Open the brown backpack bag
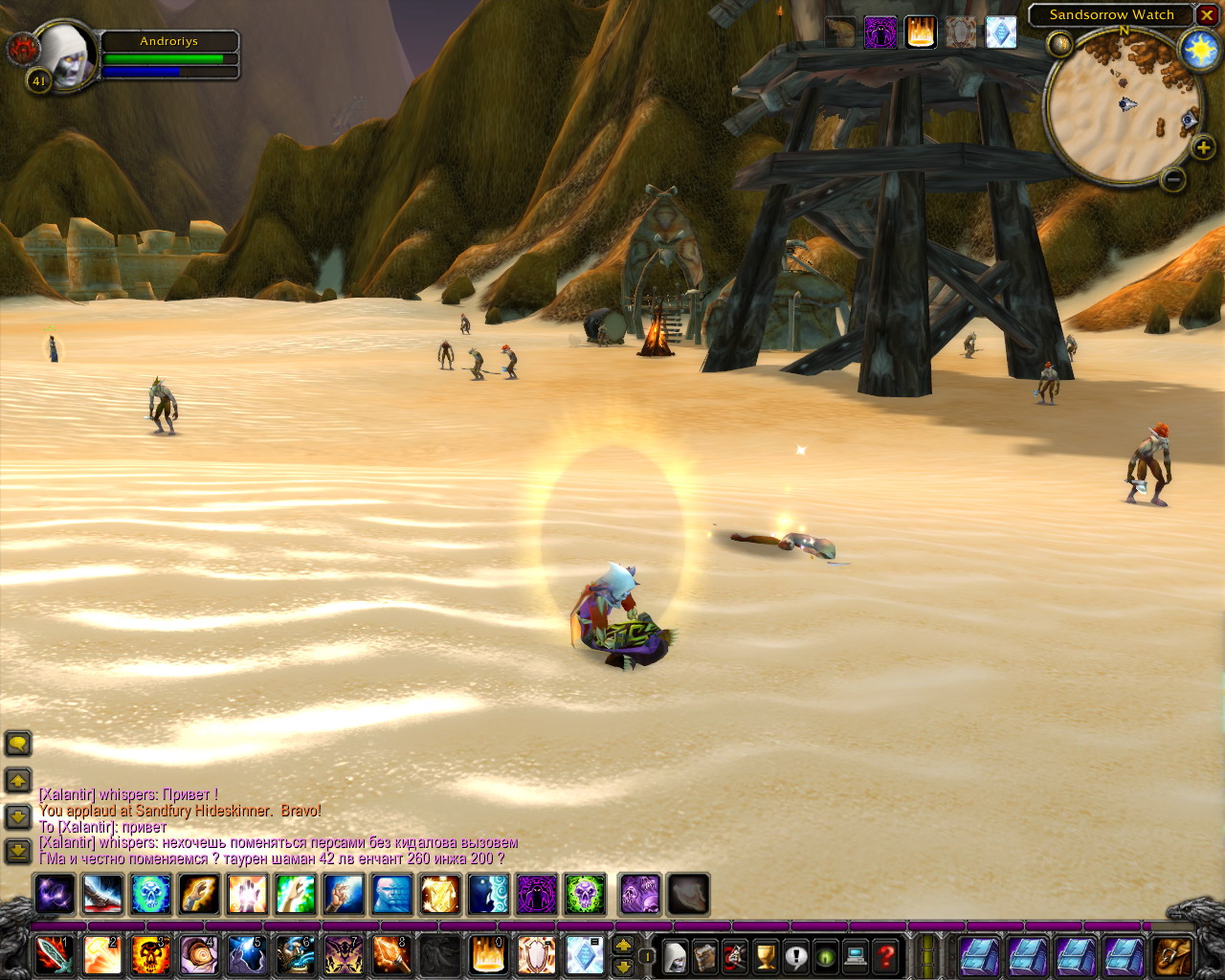The width and height of the screenshot is (1225, 980). tap(1172, 956)
